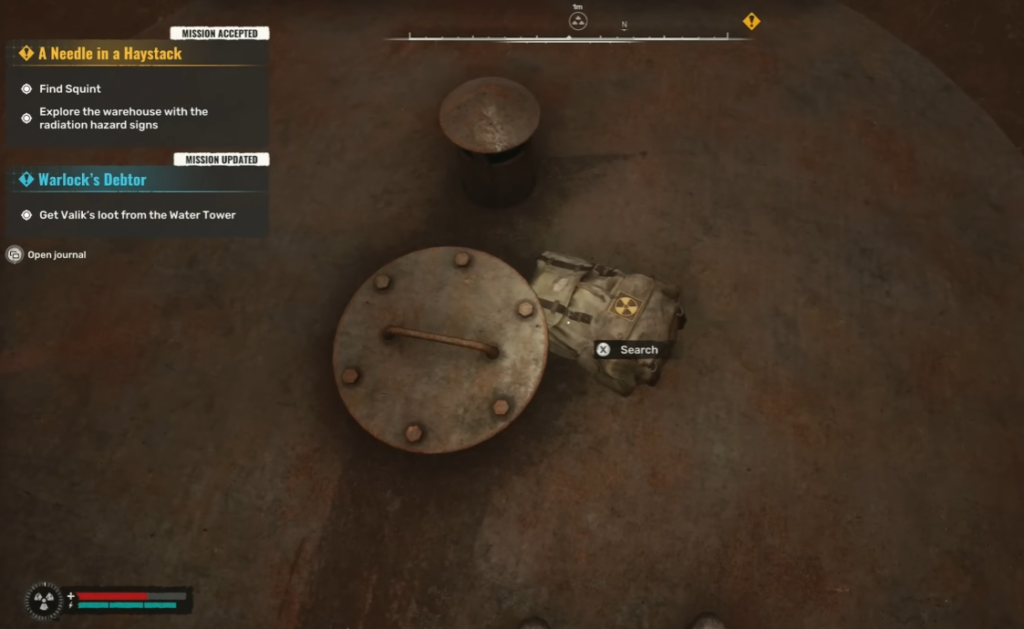Select the A Needle in a Haystack mission
Viewport: 1024px width, 629px height.
pos(110,54)
